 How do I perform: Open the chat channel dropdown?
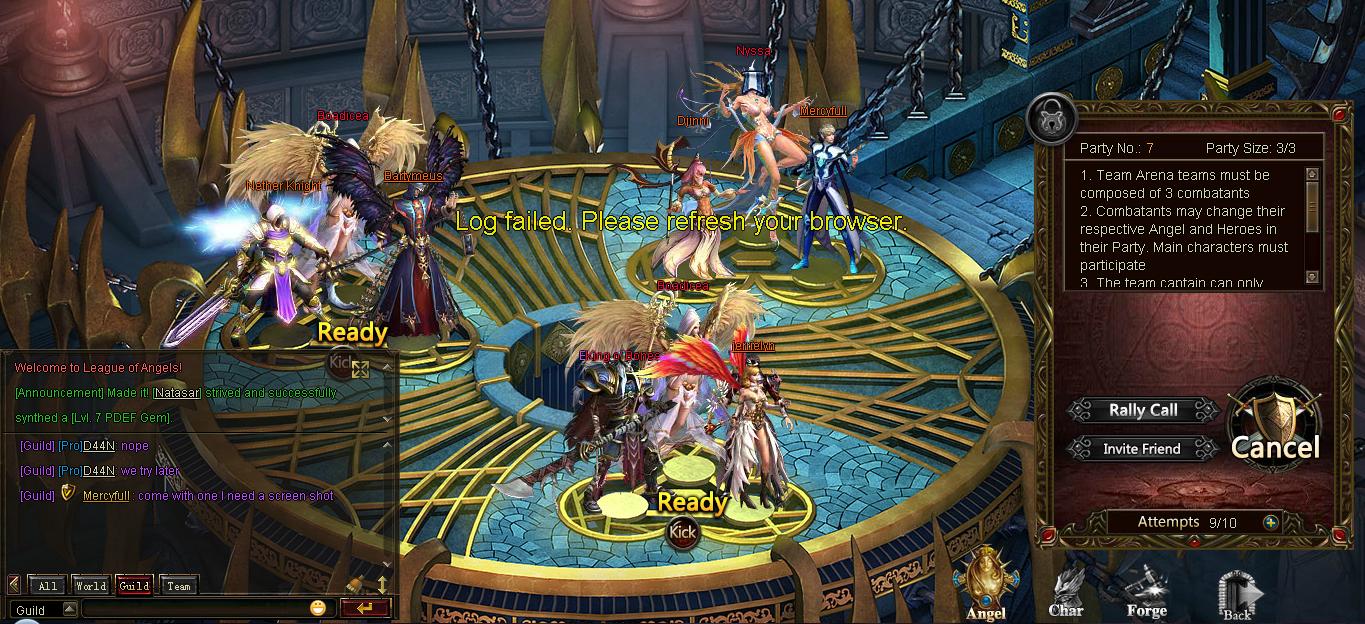(69, 609)
